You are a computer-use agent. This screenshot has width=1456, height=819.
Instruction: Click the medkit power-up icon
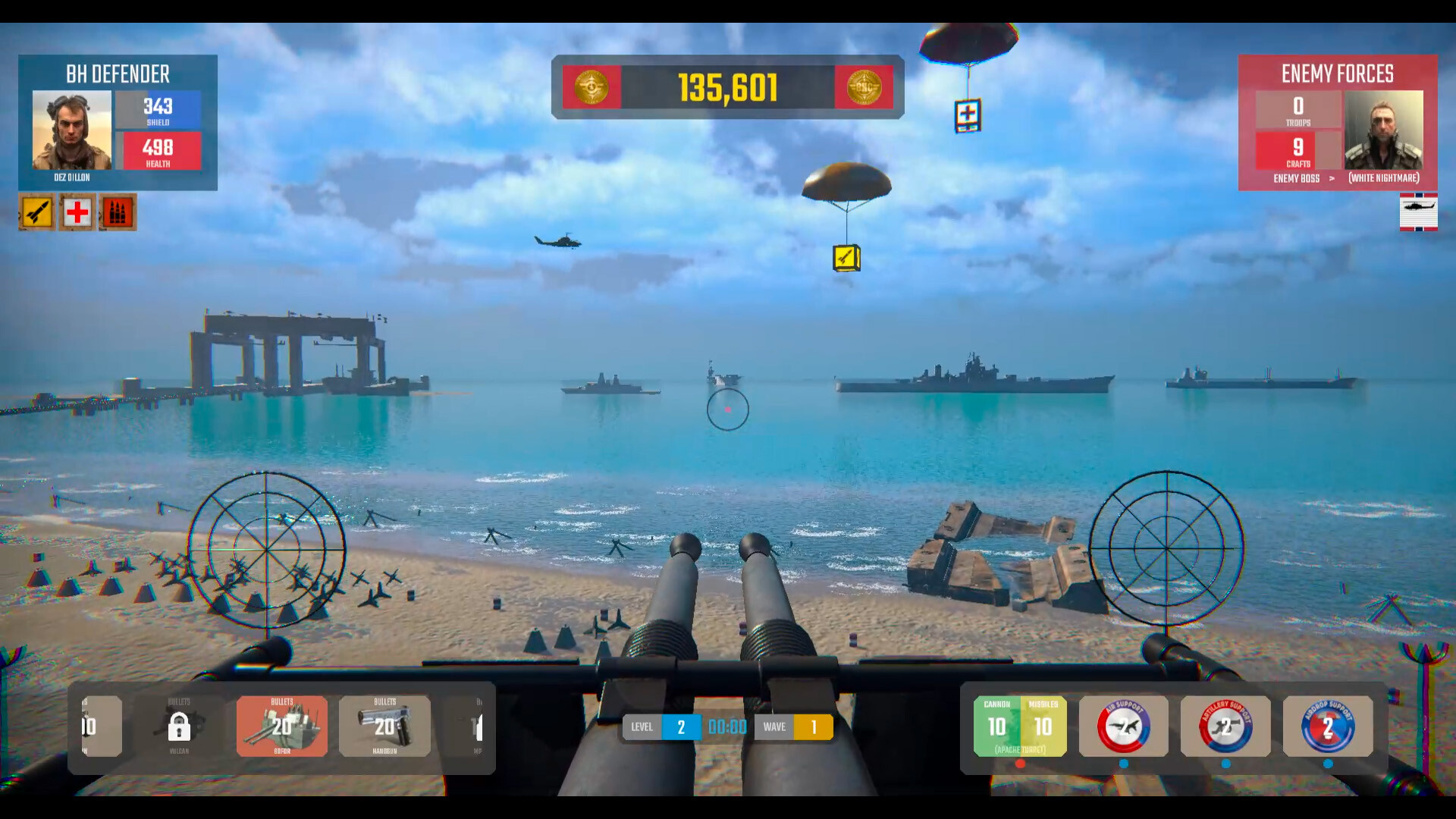[75, 212]
